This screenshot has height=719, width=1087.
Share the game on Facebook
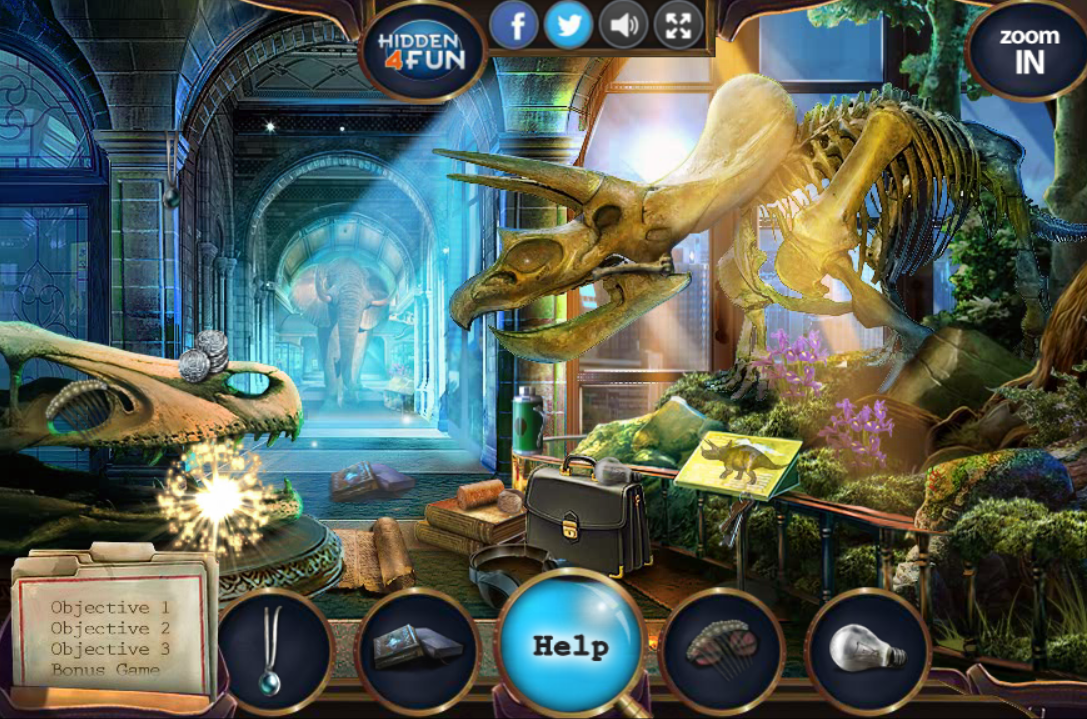click(515, 26)
